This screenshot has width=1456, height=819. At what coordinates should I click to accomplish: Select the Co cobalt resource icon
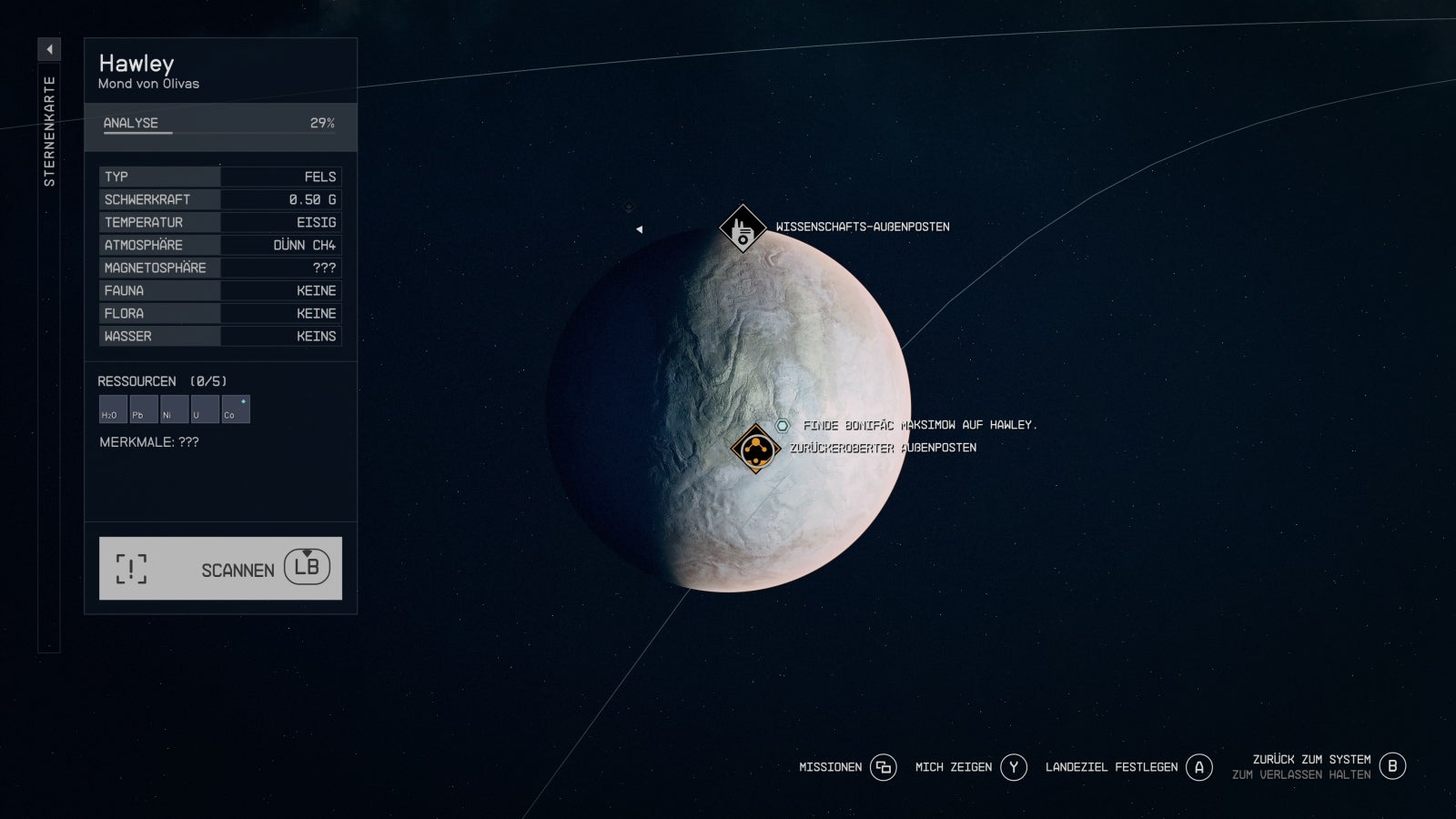pos(235,409)
